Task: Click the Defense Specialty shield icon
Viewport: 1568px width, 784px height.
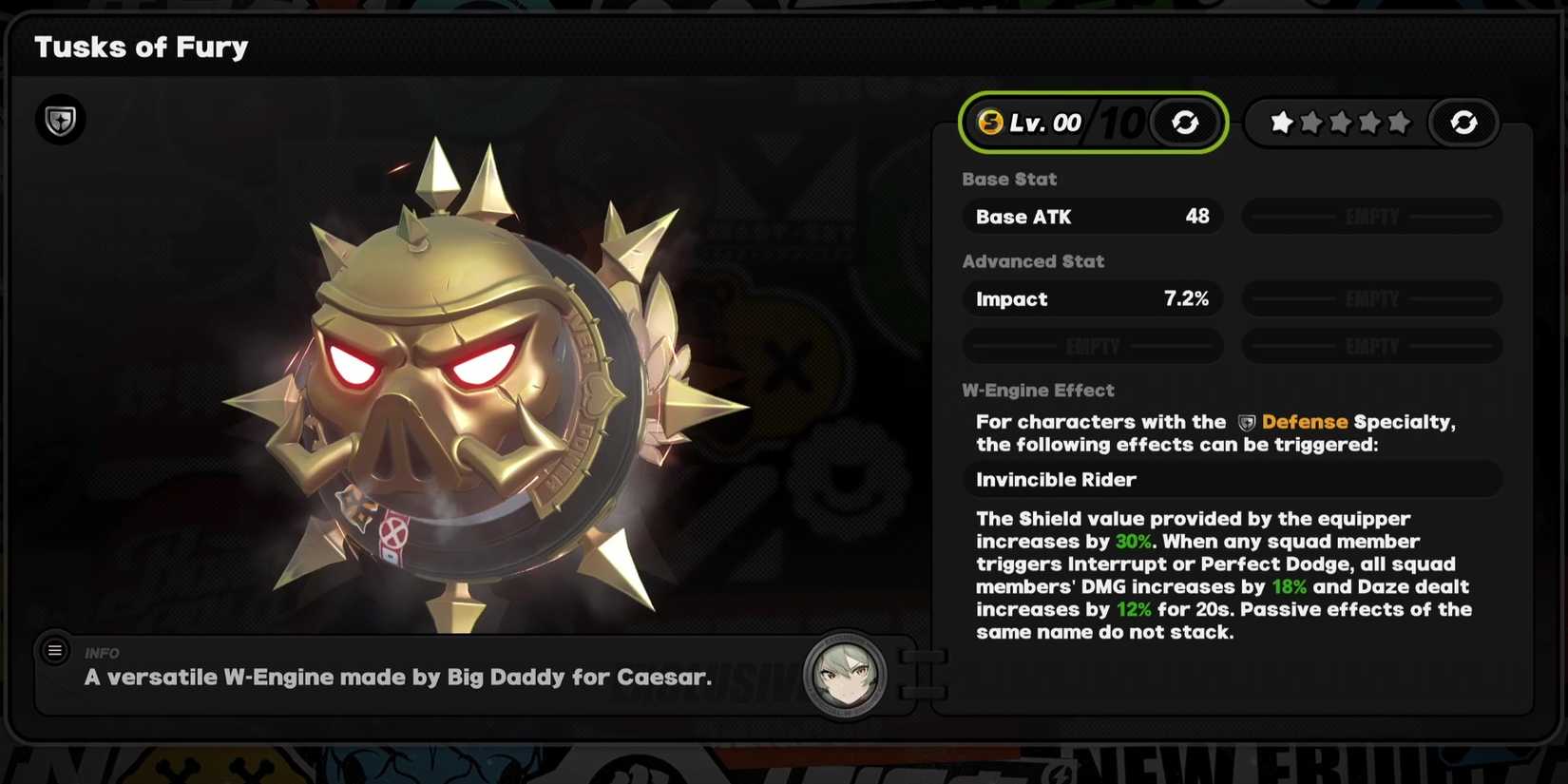Action: pos(60,120)
